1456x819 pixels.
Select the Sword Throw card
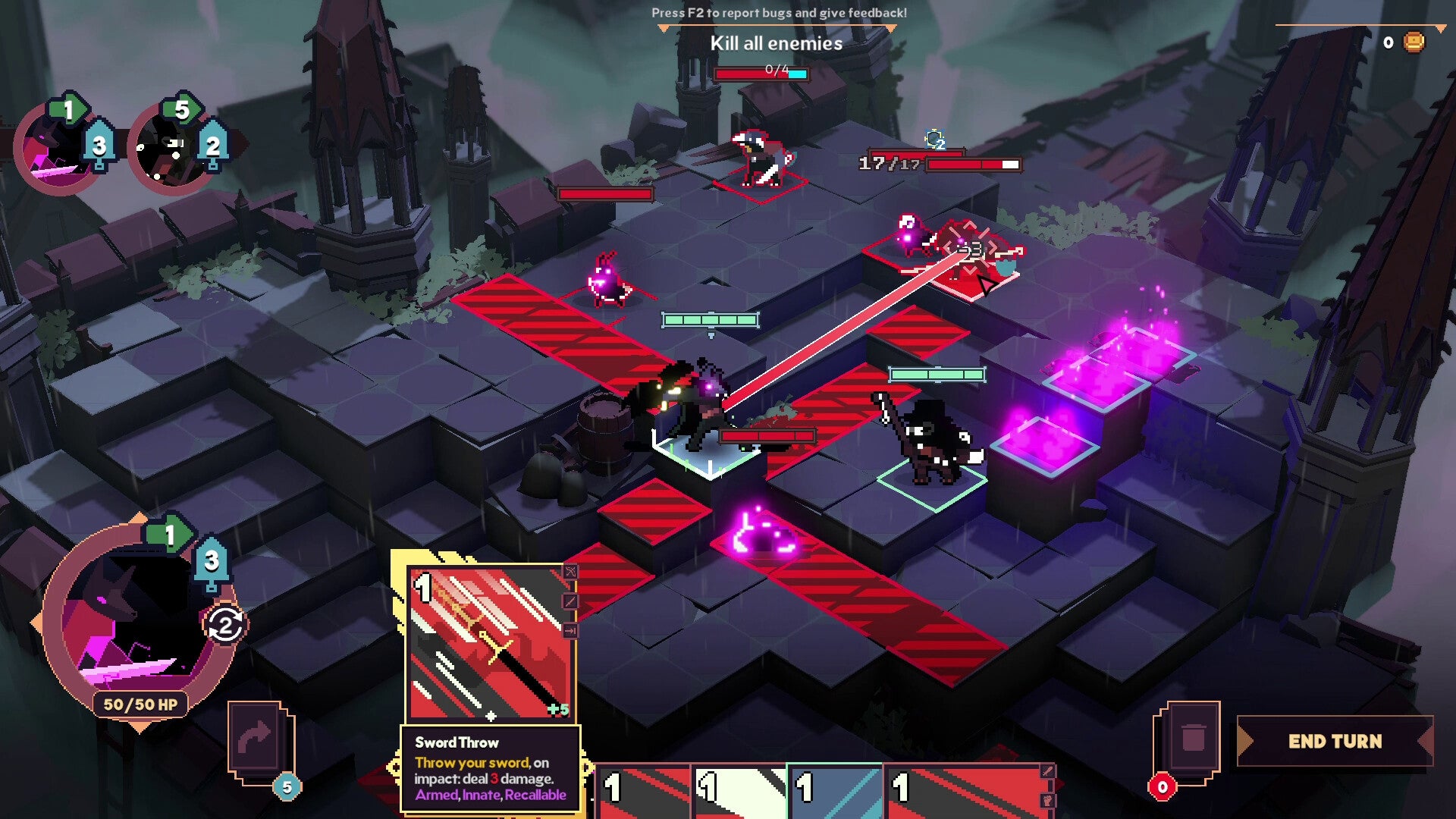[x=491, y=643]
